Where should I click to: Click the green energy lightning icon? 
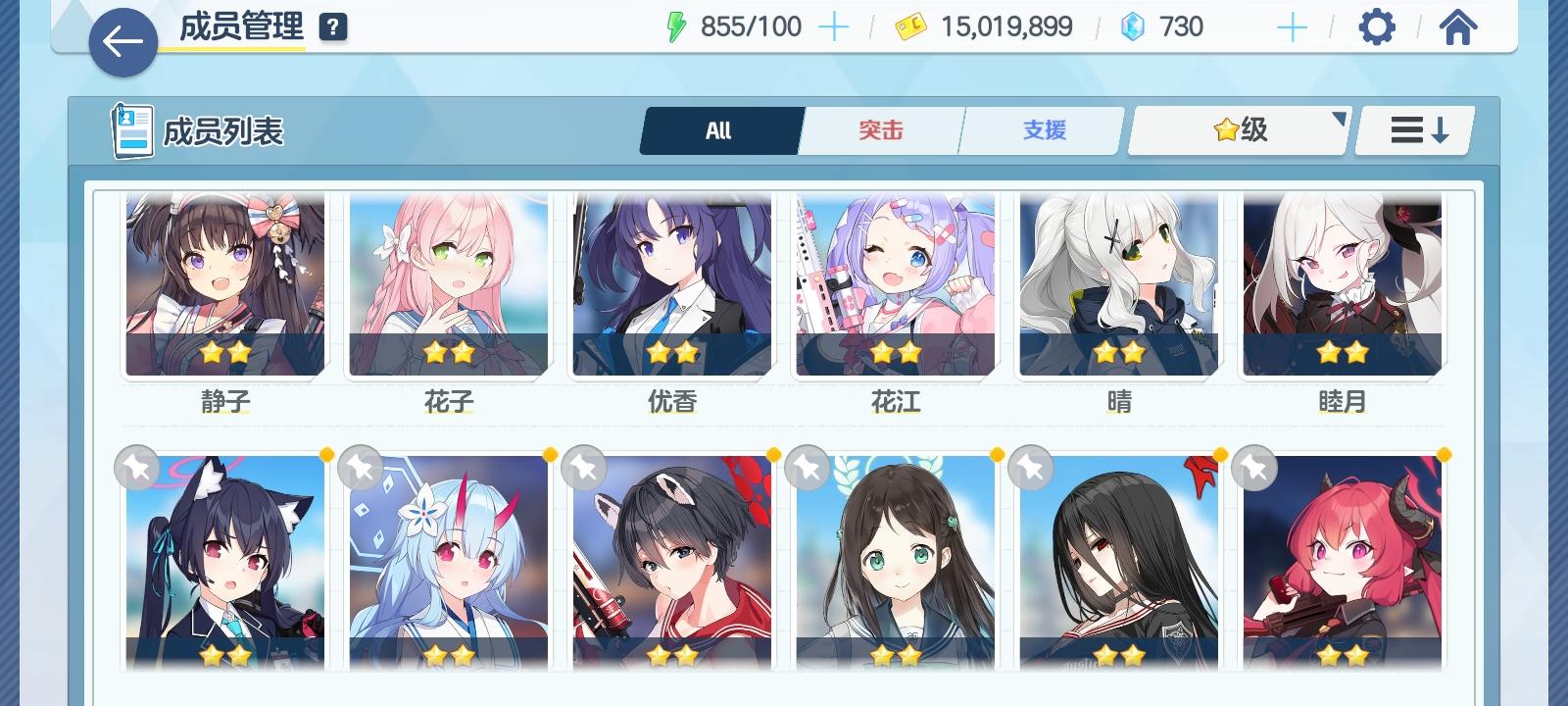[676, 26]
